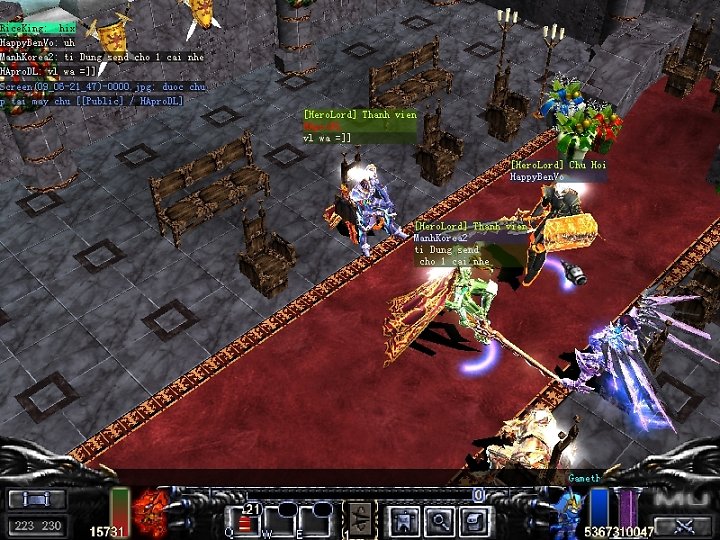Open the scroll-icon menu button
The image size is (720, 540).
(474, 520)
